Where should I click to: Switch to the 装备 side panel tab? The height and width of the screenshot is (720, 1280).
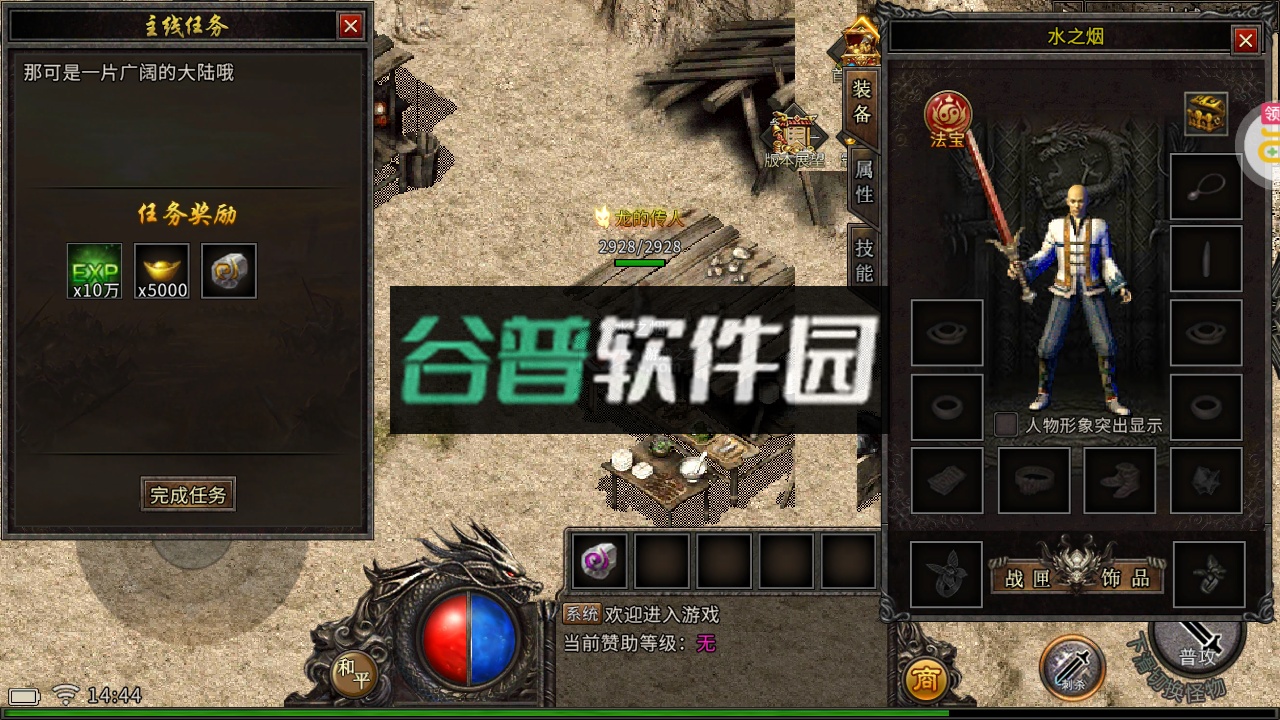coord(863,105)
